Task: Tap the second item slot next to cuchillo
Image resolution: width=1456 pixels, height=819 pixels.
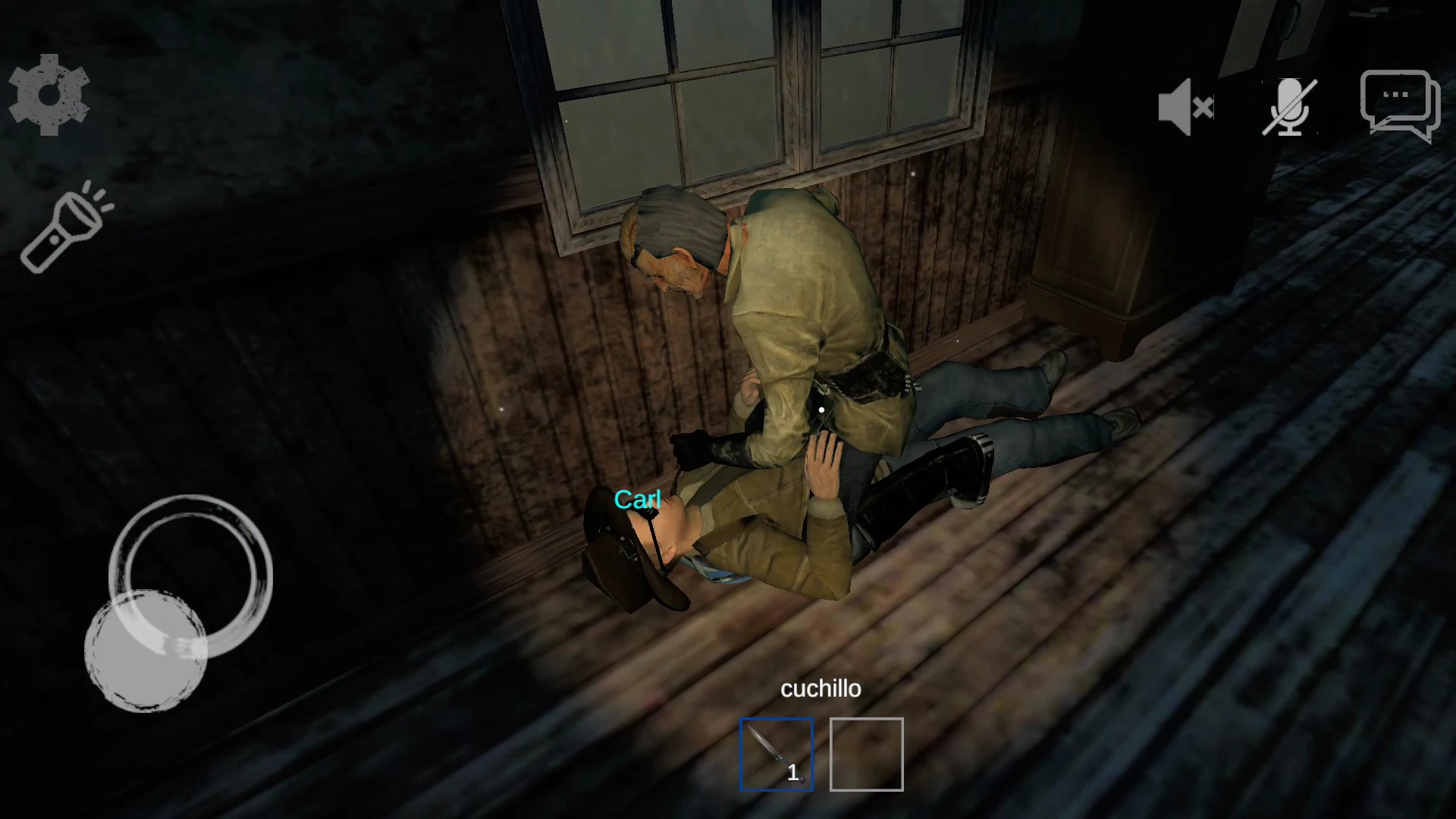Action: 866,753
